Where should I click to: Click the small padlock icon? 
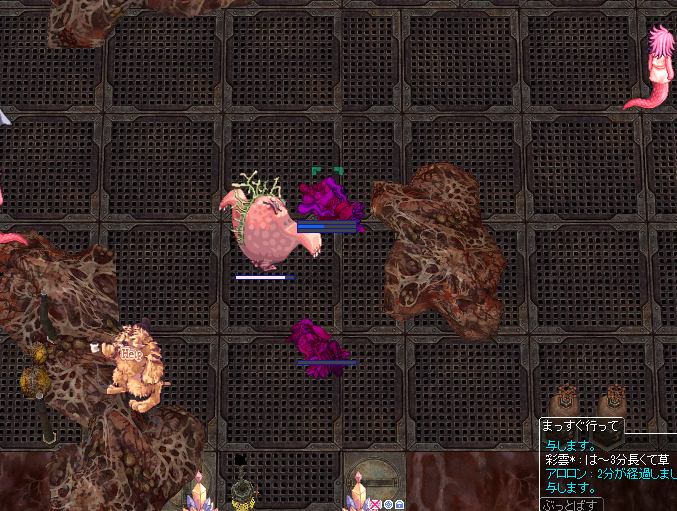click(x=400, y=505)
